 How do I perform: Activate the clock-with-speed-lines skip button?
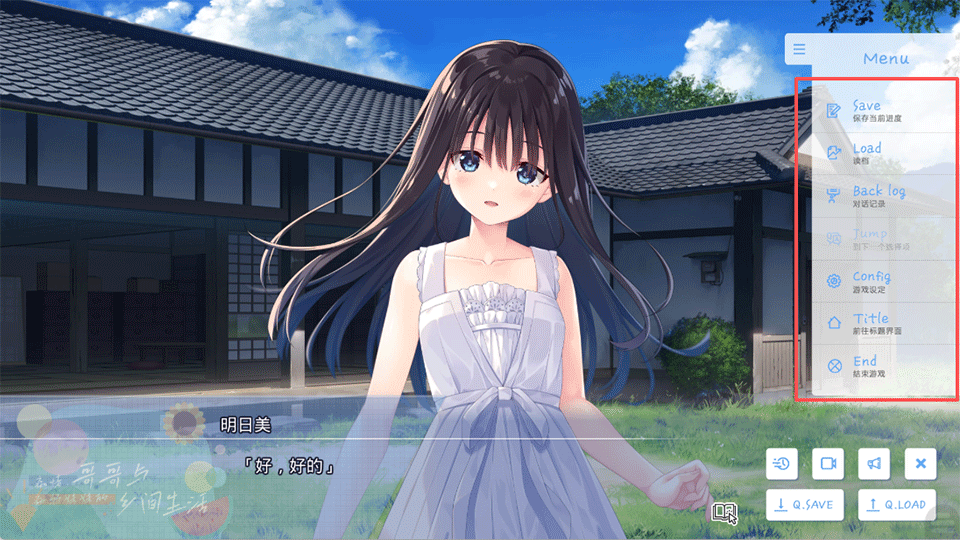pyautogui.click(x=782, y=463)
